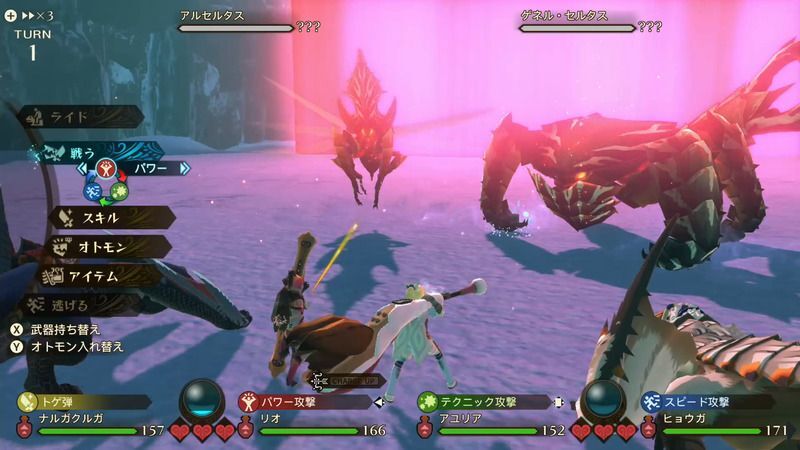Select the ライド (Ride) command
The width and height of the screenshot is (800, 450).
tap(80, 117)
